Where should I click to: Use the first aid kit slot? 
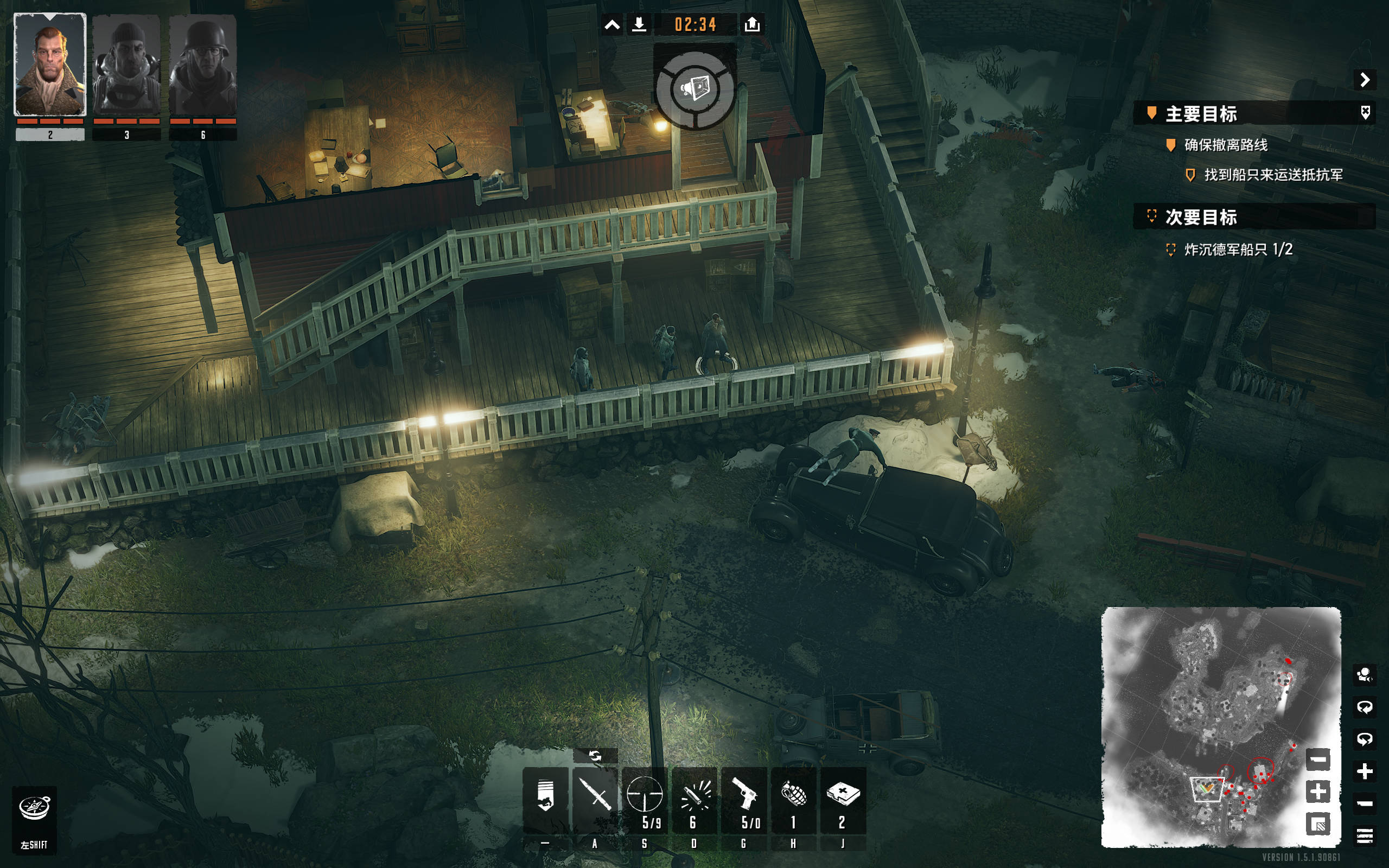(843, 799)
